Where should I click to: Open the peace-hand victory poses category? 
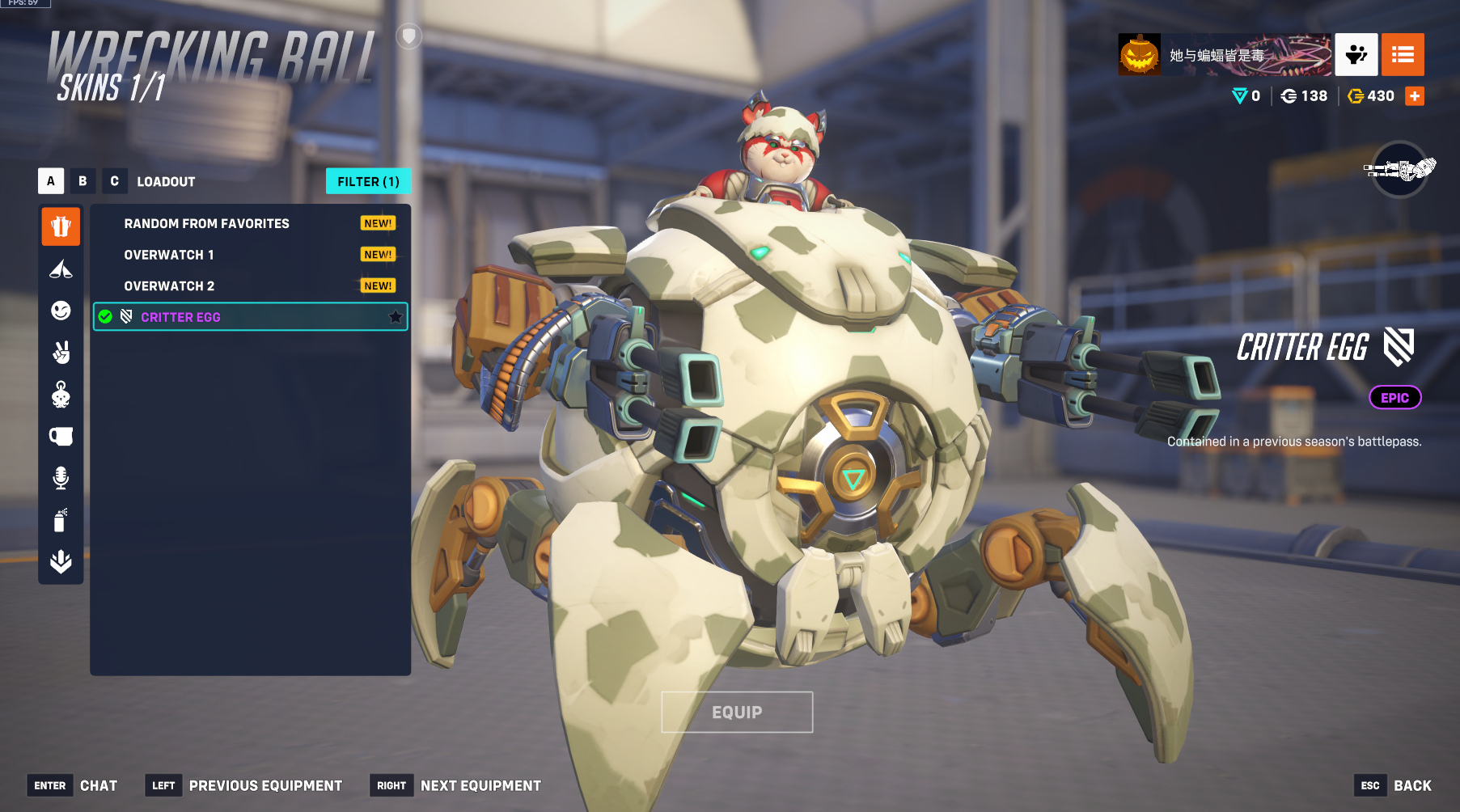coord(61,353)
